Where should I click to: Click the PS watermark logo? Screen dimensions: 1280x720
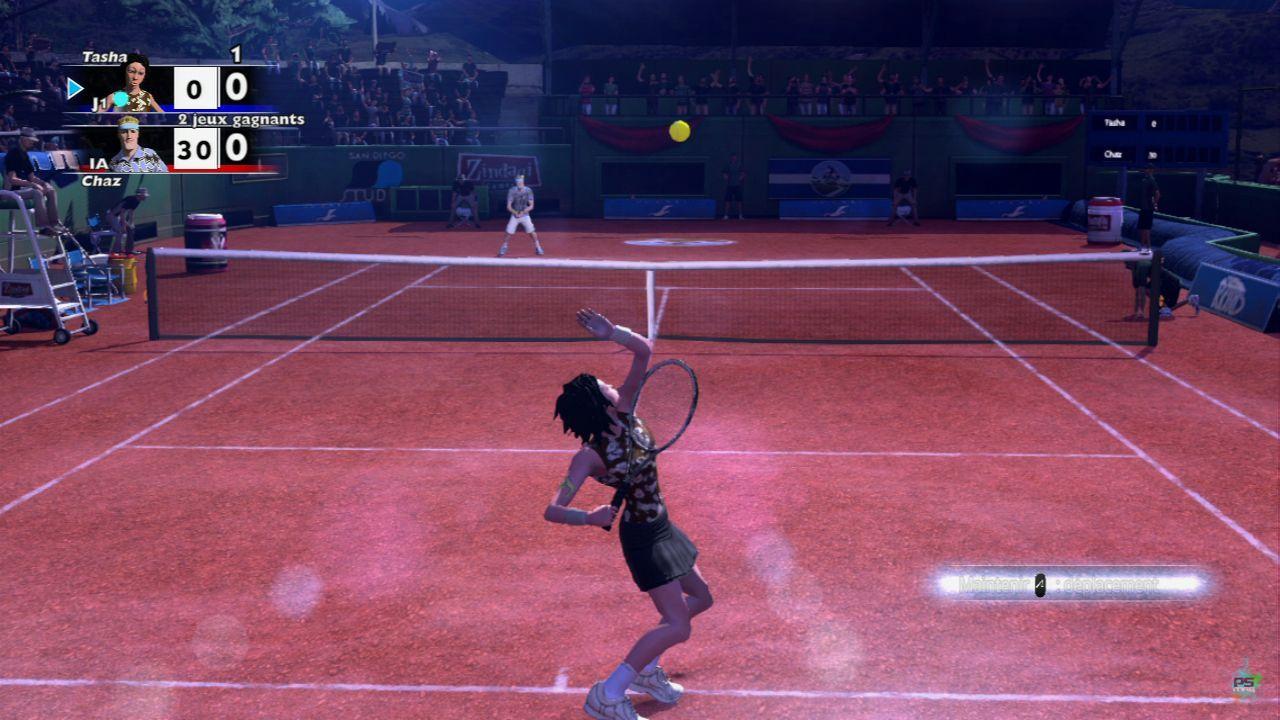click(1246, 680)
